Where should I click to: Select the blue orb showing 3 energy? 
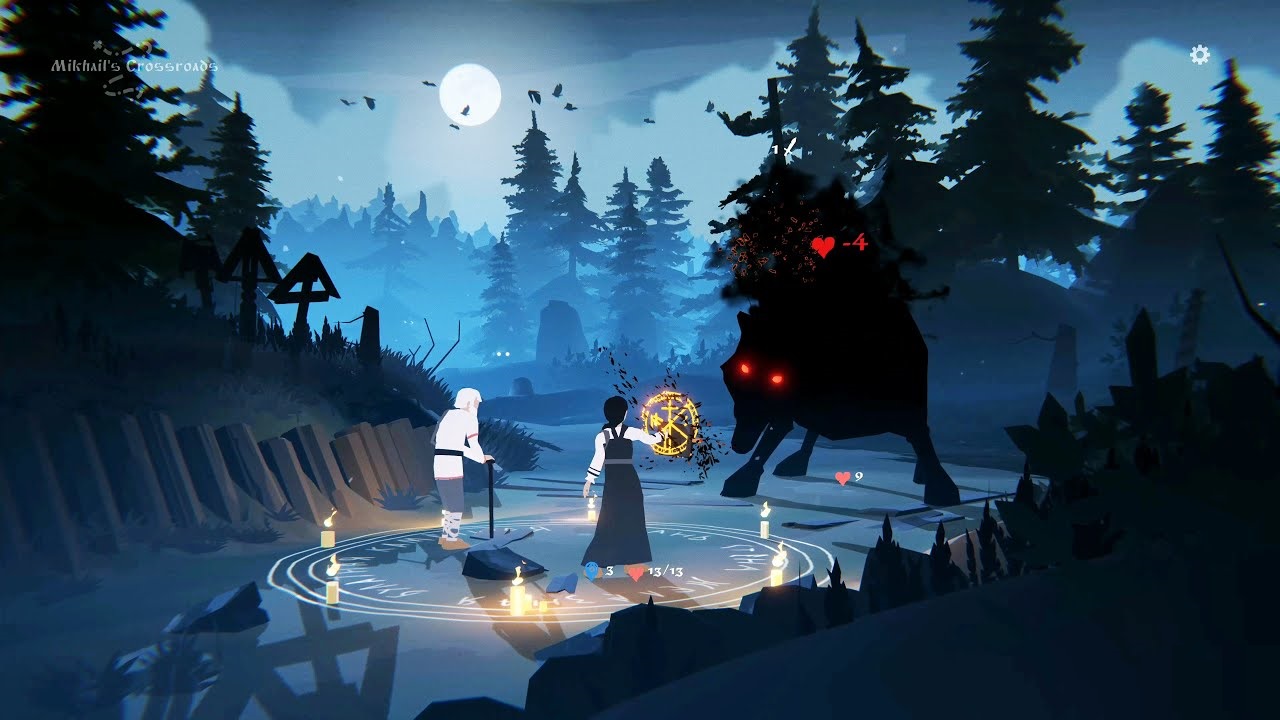[590, 571]
